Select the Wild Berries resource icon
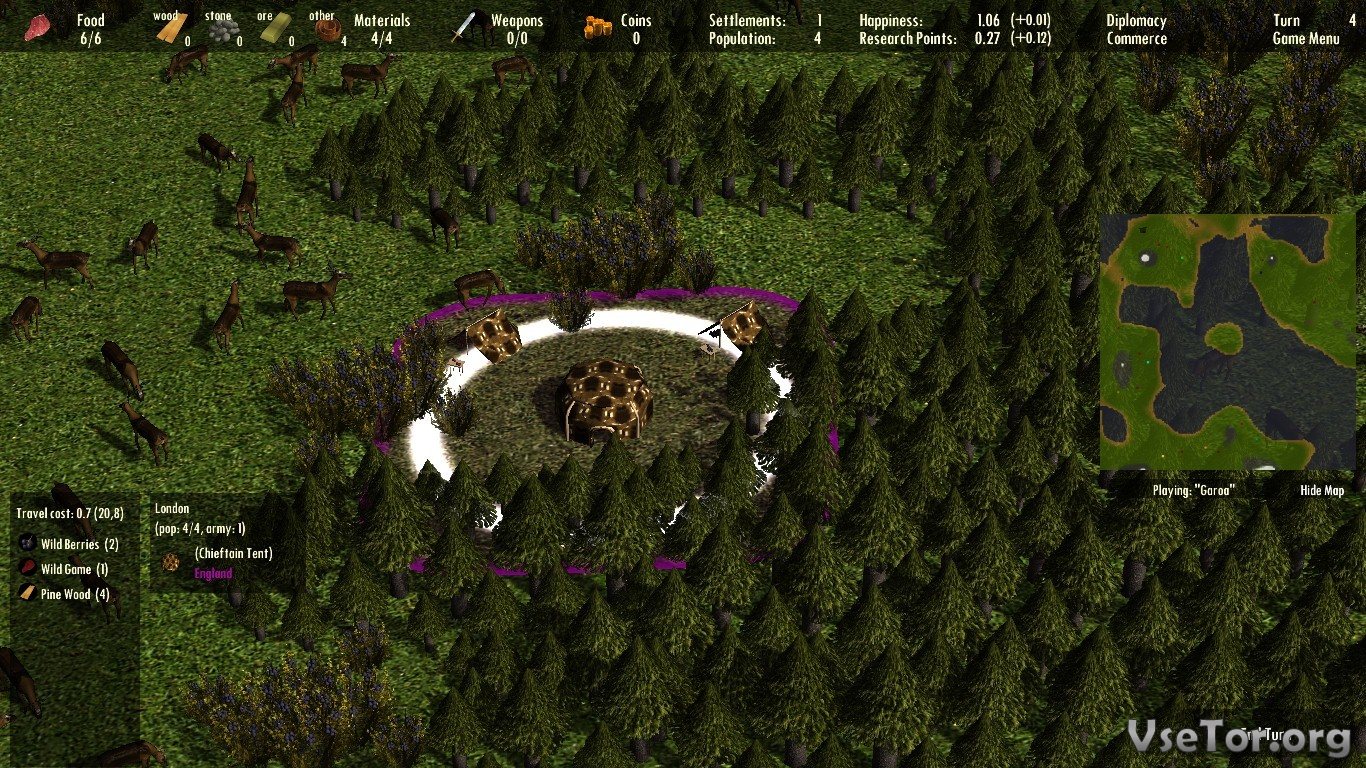 pos(27,545)
